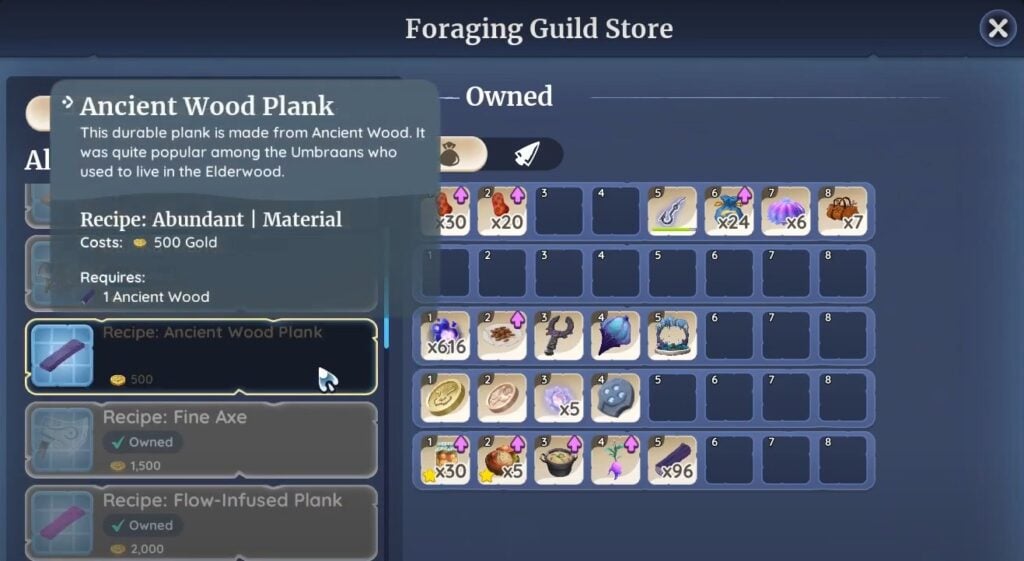
Task: Select the cooking pot dish slot
Action: pyautogui.click(x=558, y=459)
